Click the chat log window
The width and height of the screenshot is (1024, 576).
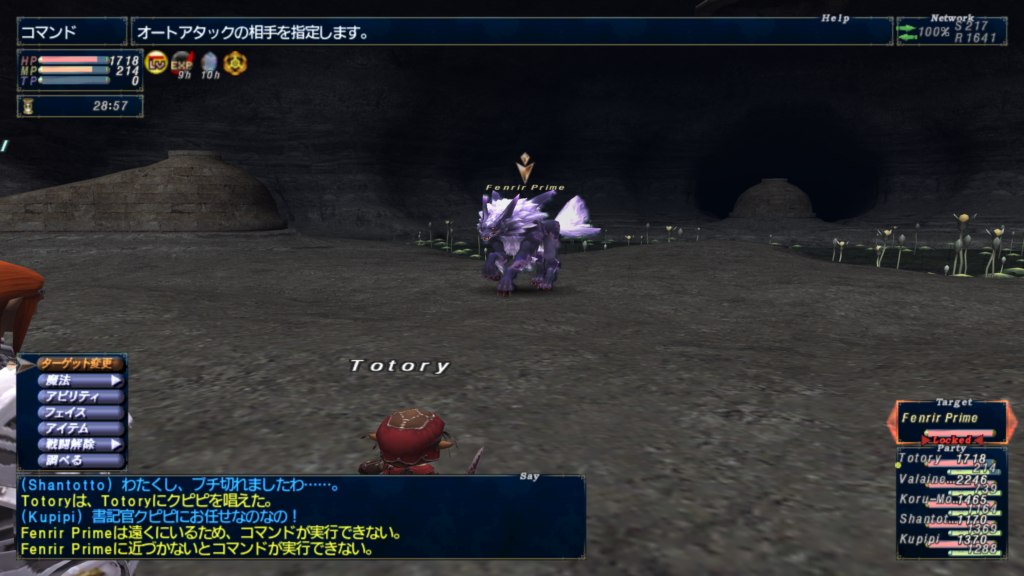tap(300, 516)
